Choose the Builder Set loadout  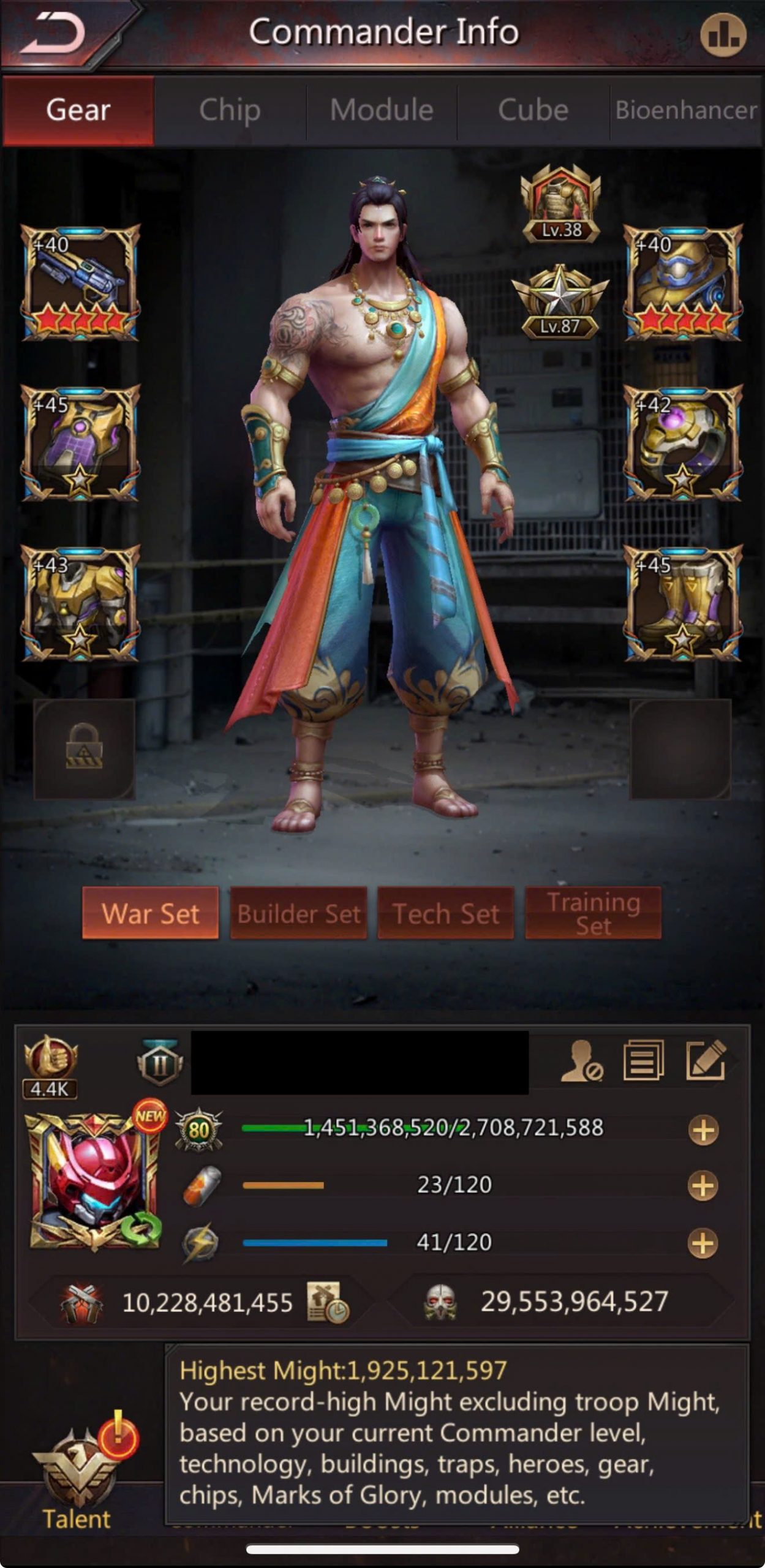tap(298, 913)
